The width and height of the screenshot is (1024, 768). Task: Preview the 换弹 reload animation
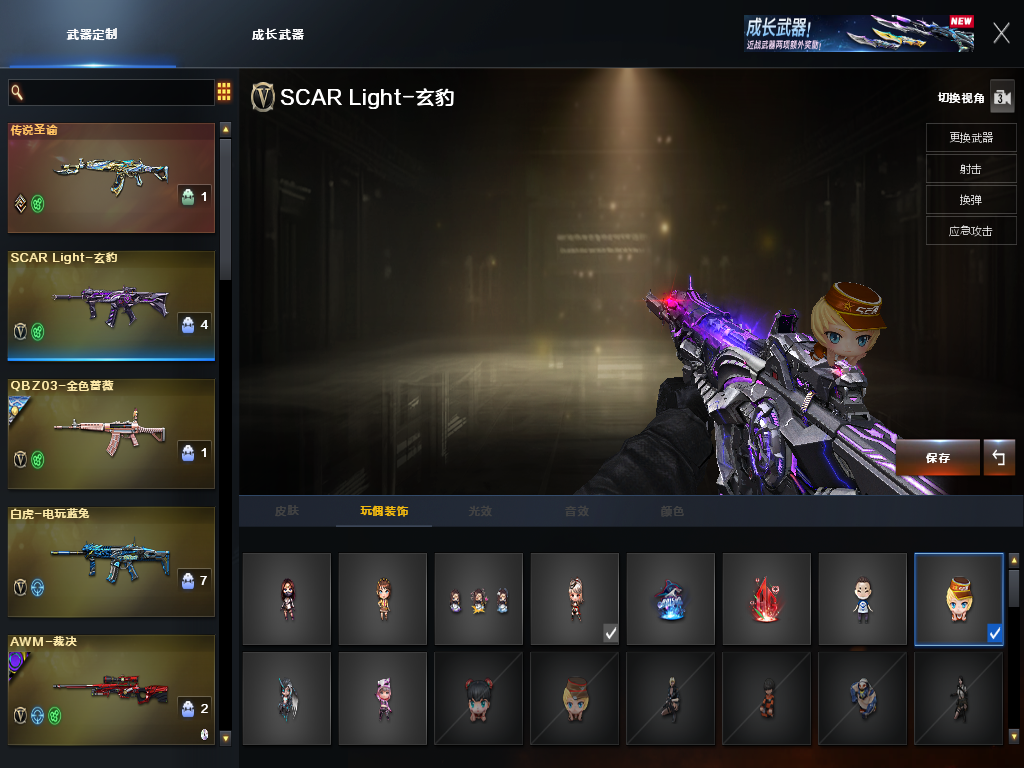[x=970, y=200]
